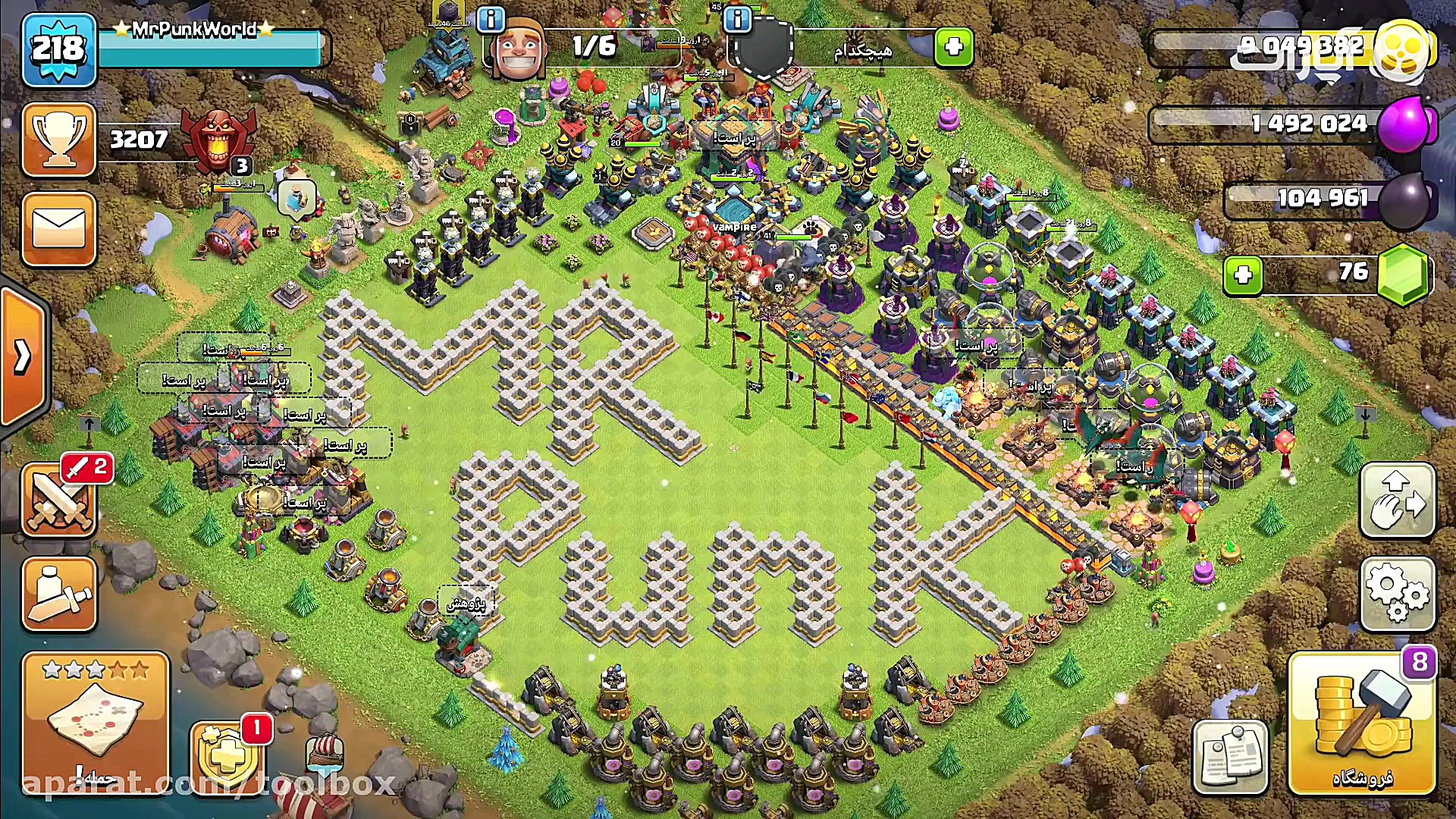Show shield info icon
Image resolution: width=1456 pixels, height=819 pixels.
737,19
